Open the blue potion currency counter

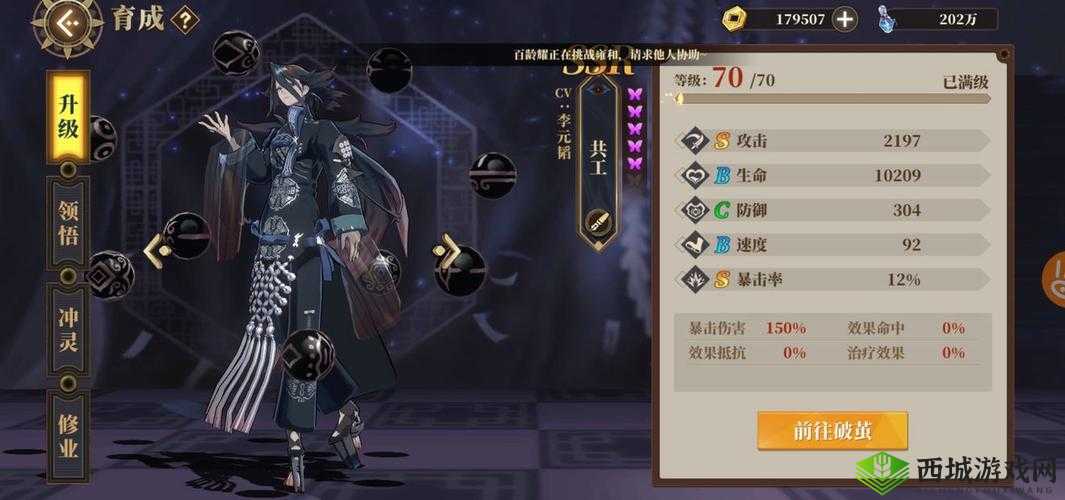point(937,18)
